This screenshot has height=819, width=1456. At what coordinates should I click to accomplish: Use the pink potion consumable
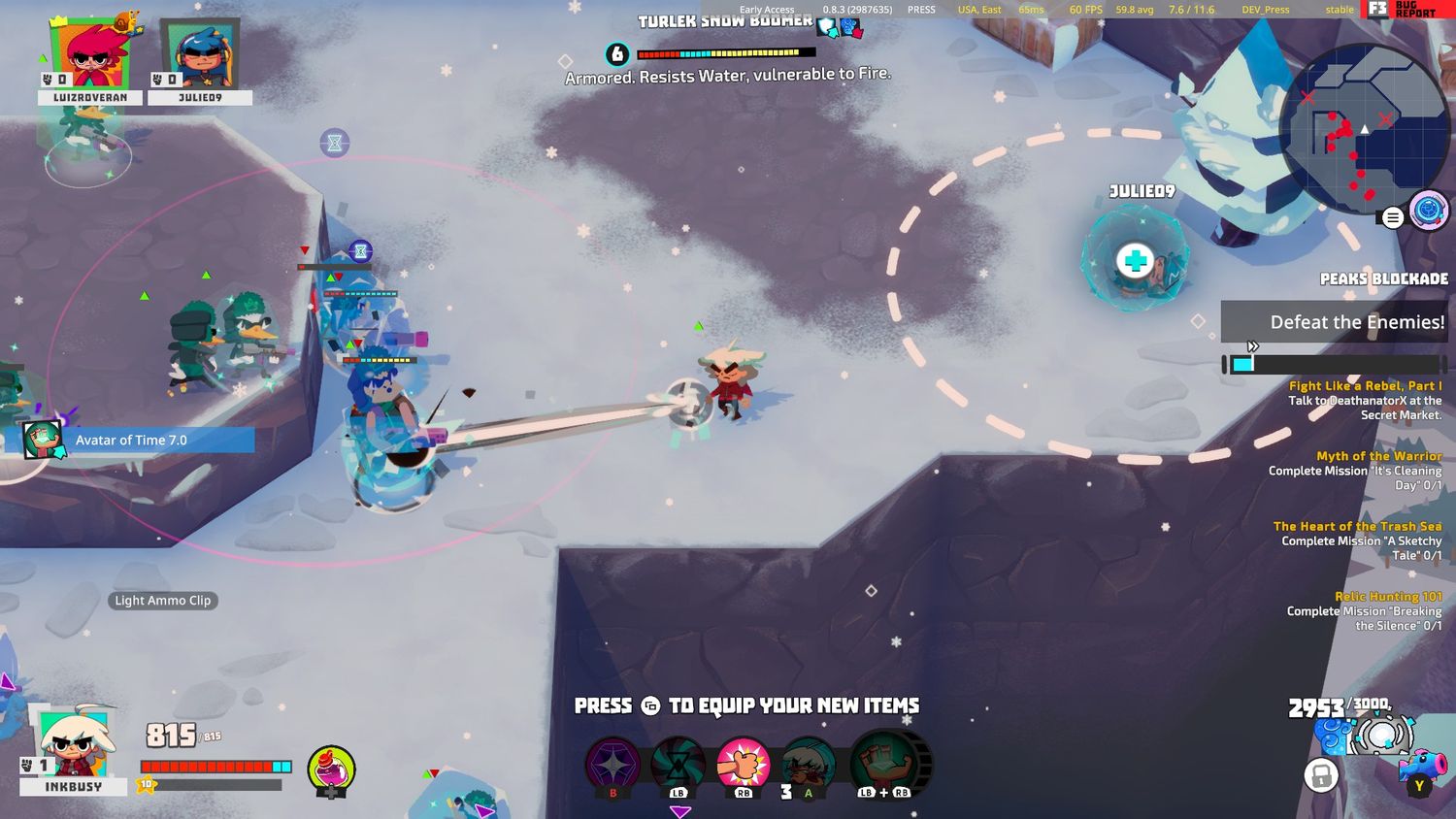pyautogui.click(x=331, y=770)
